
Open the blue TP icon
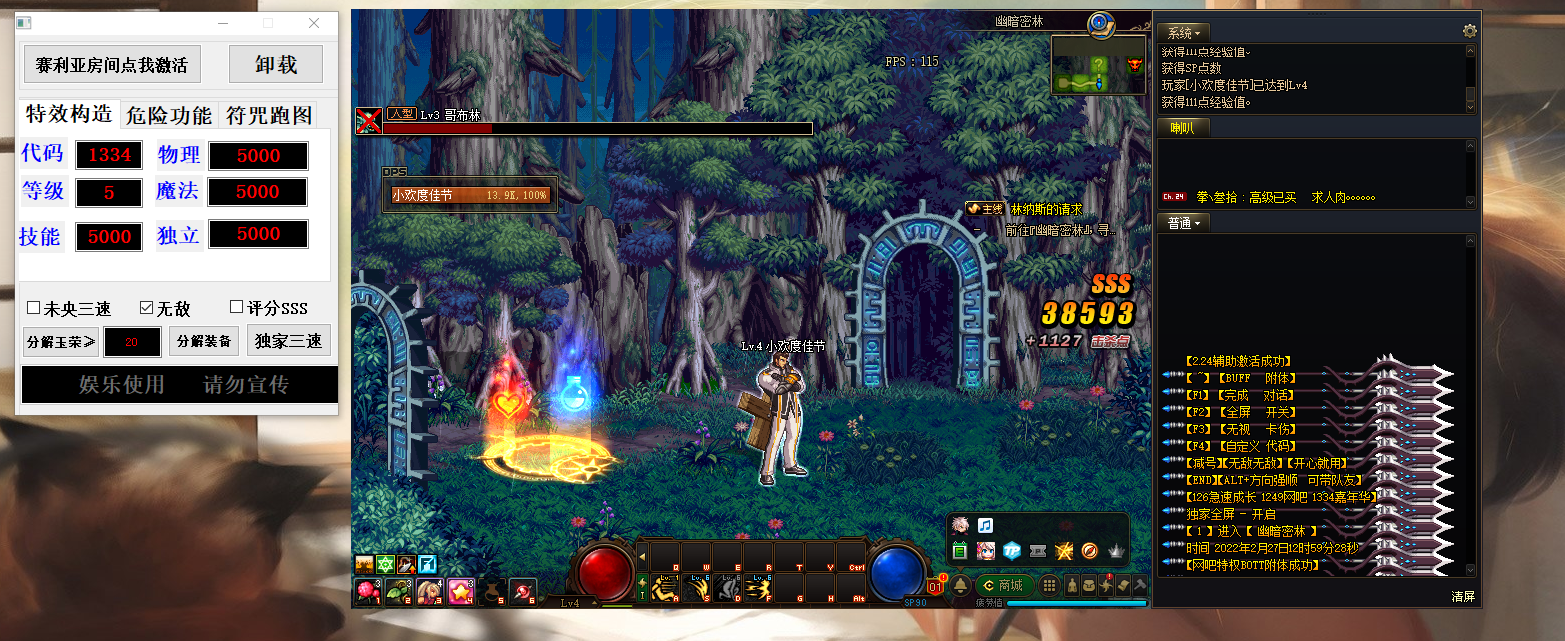click(1011, 550)
